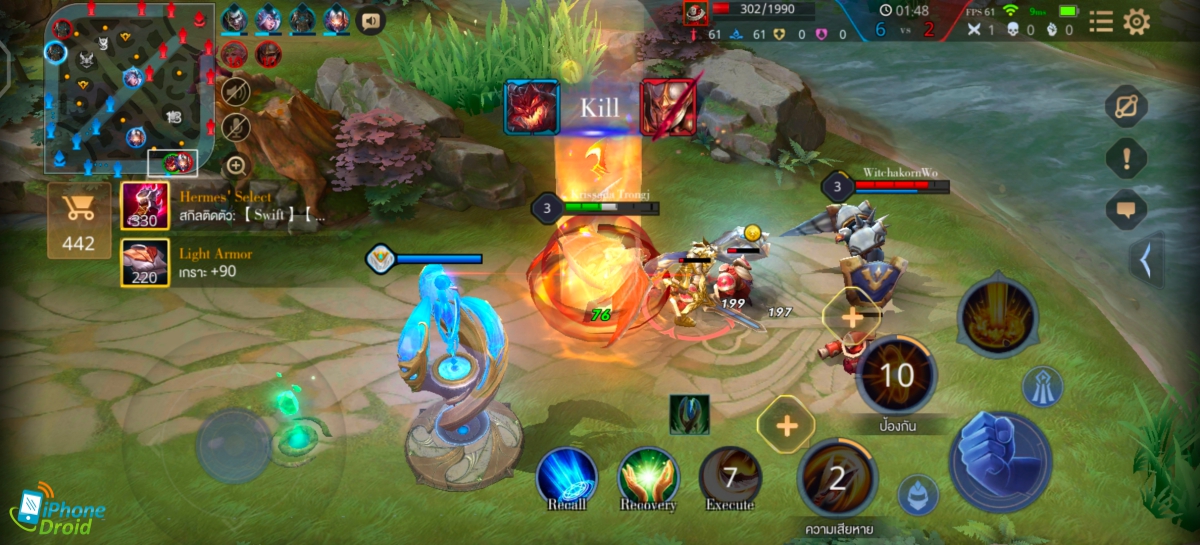Toggle the muted microphone button
This screenshot has width=1200, height=545.
point(235,128)
